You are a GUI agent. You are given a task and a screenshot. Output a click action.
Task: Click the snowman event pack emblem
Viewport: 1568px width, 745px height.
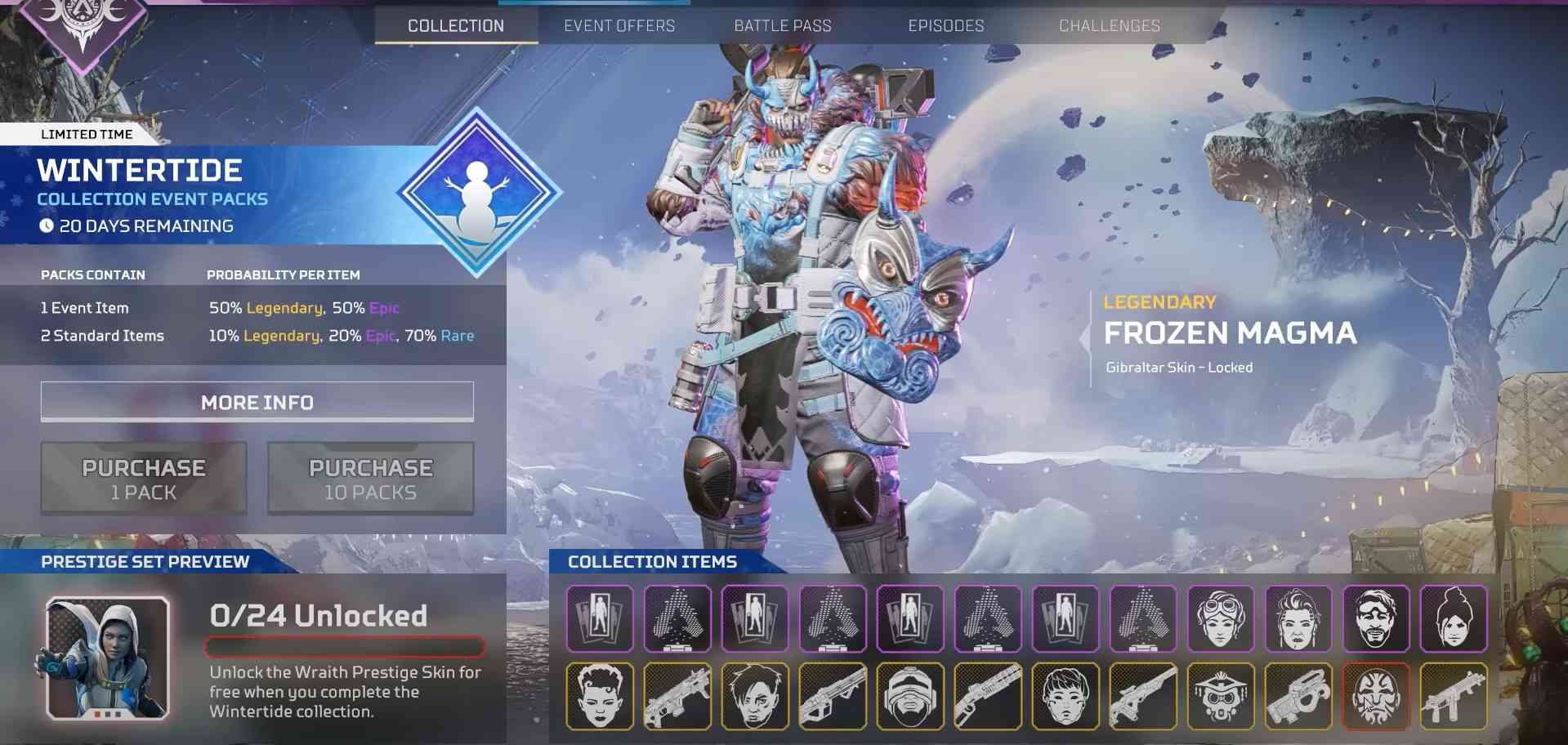pos(478,193)
